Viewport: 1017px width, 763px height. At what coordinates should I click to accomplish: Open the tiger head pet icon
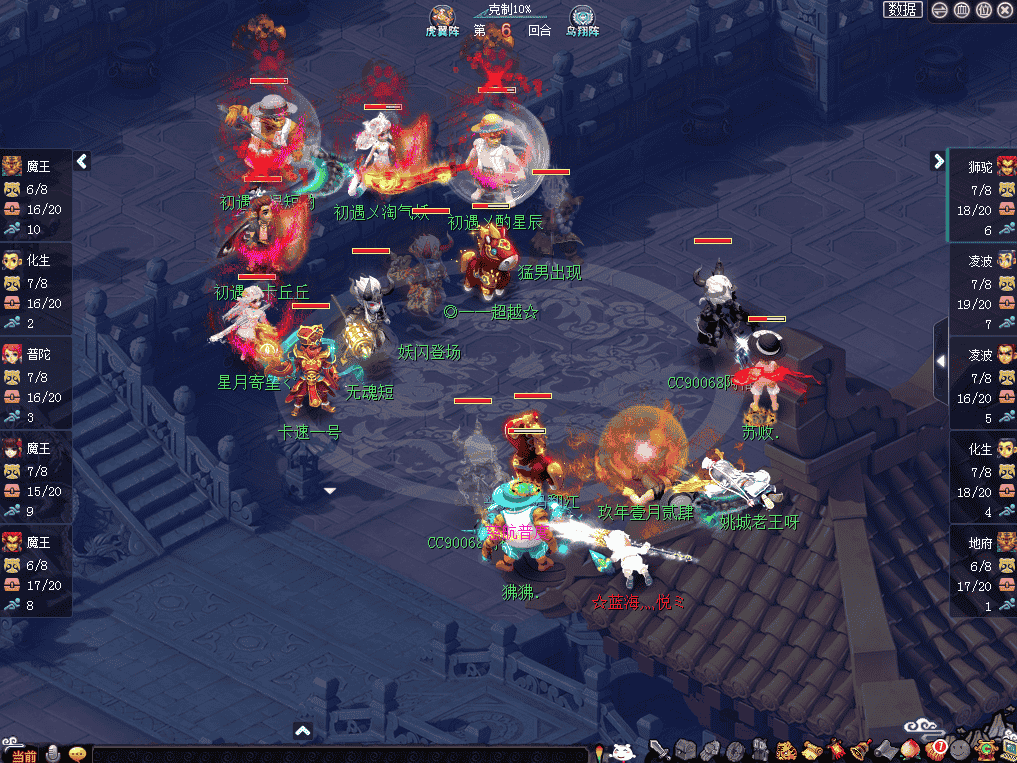pos(786,750)
